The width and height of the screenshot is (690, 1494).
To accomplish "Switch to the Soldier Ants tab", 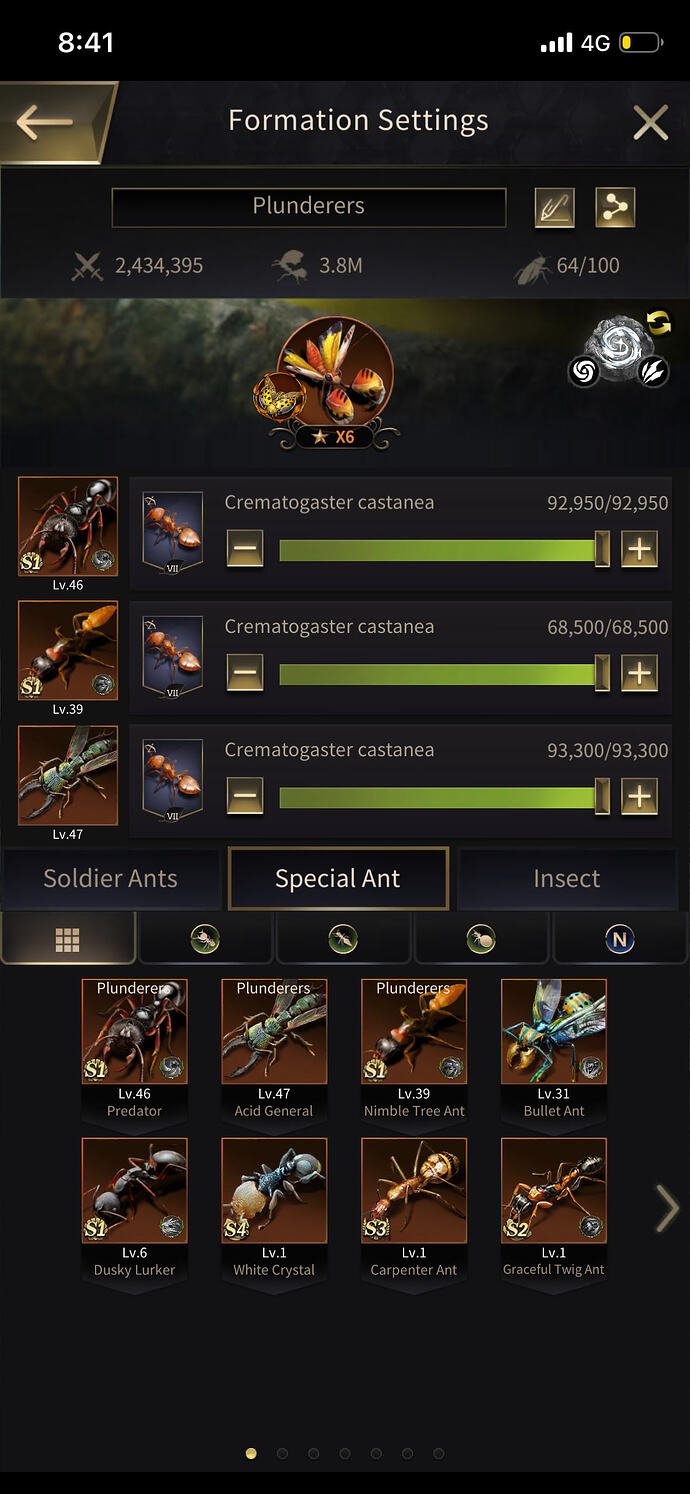I will point(110,879).
